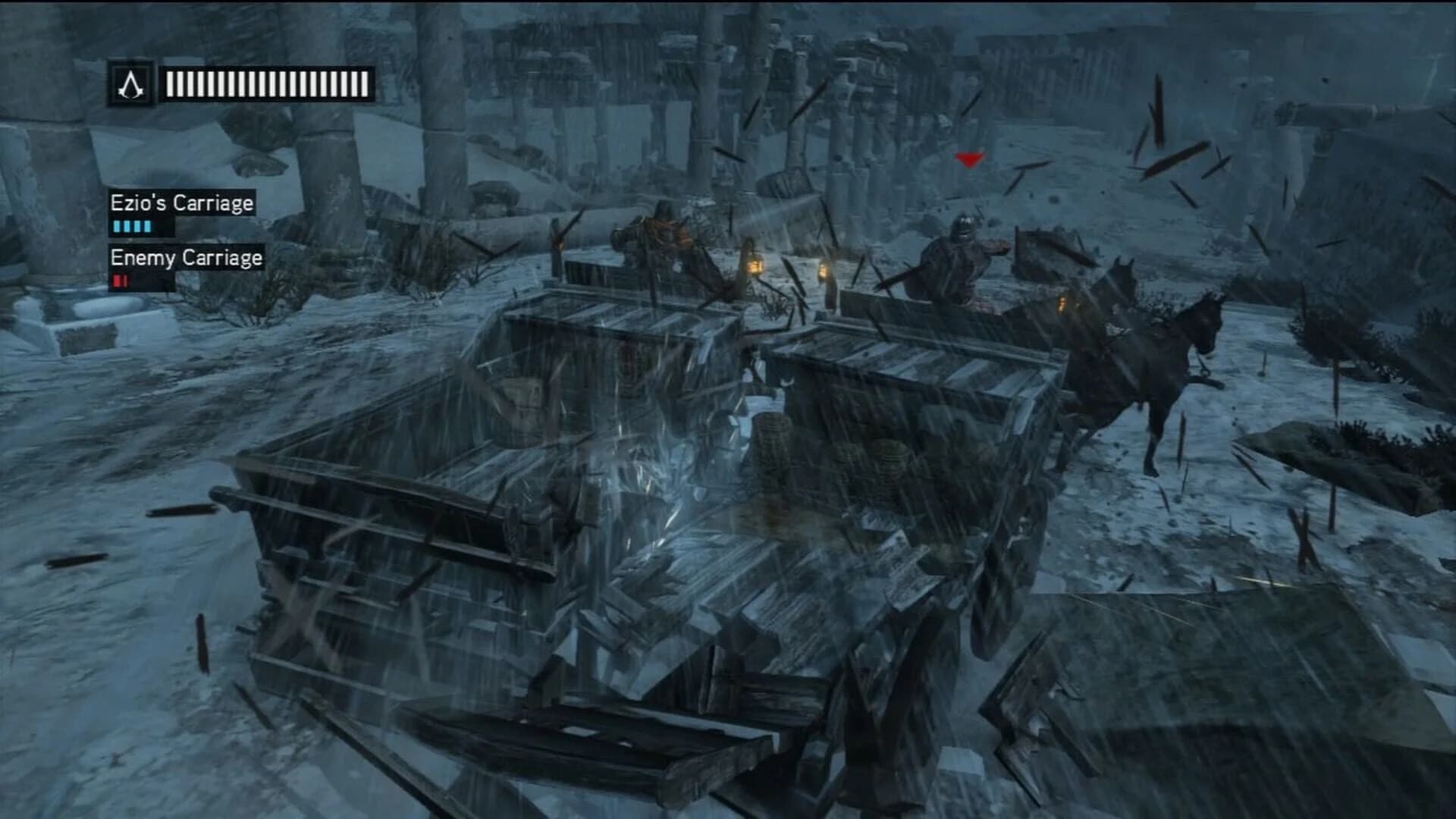Expand the Enemy Carriage status panel
Screen dimensions: 1456x819
click(x=186, y=259)
